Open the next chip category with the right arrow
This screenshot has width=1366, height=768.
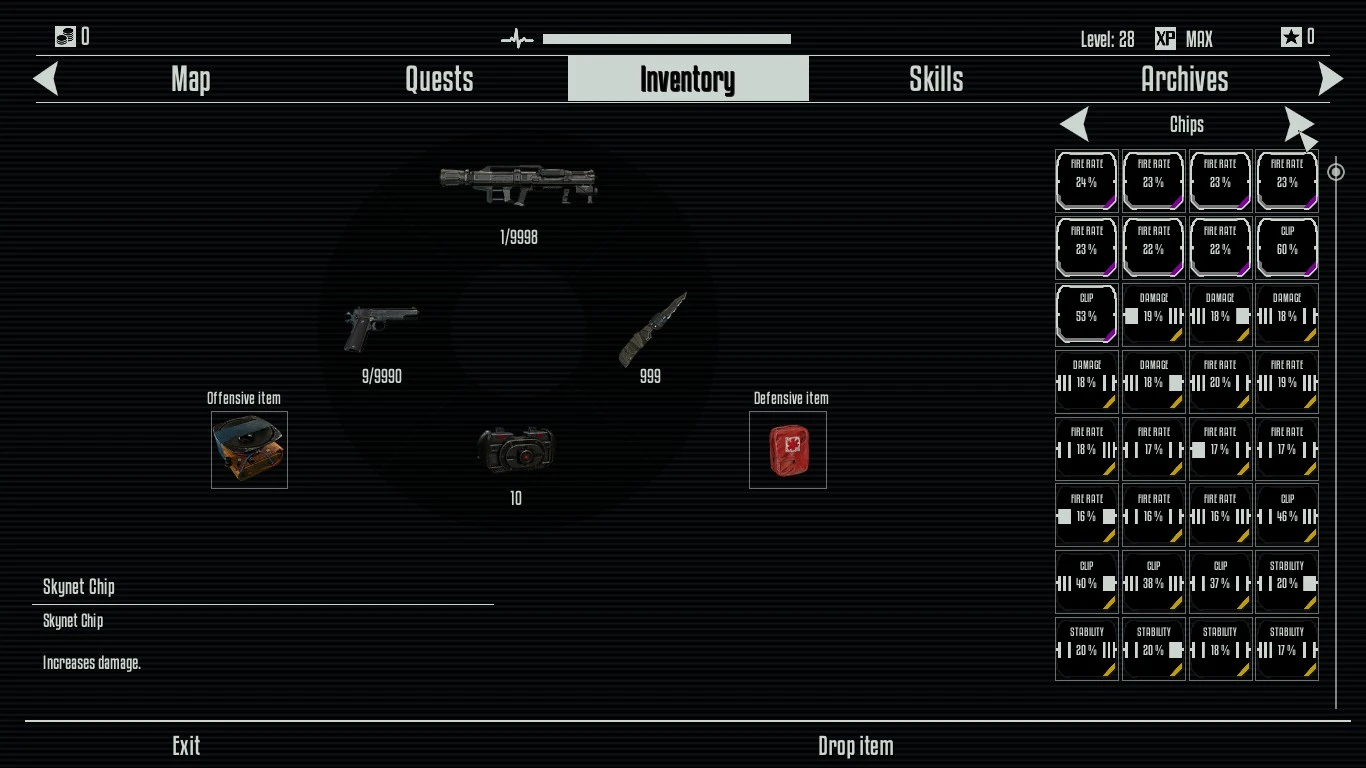pos(1298,124)
